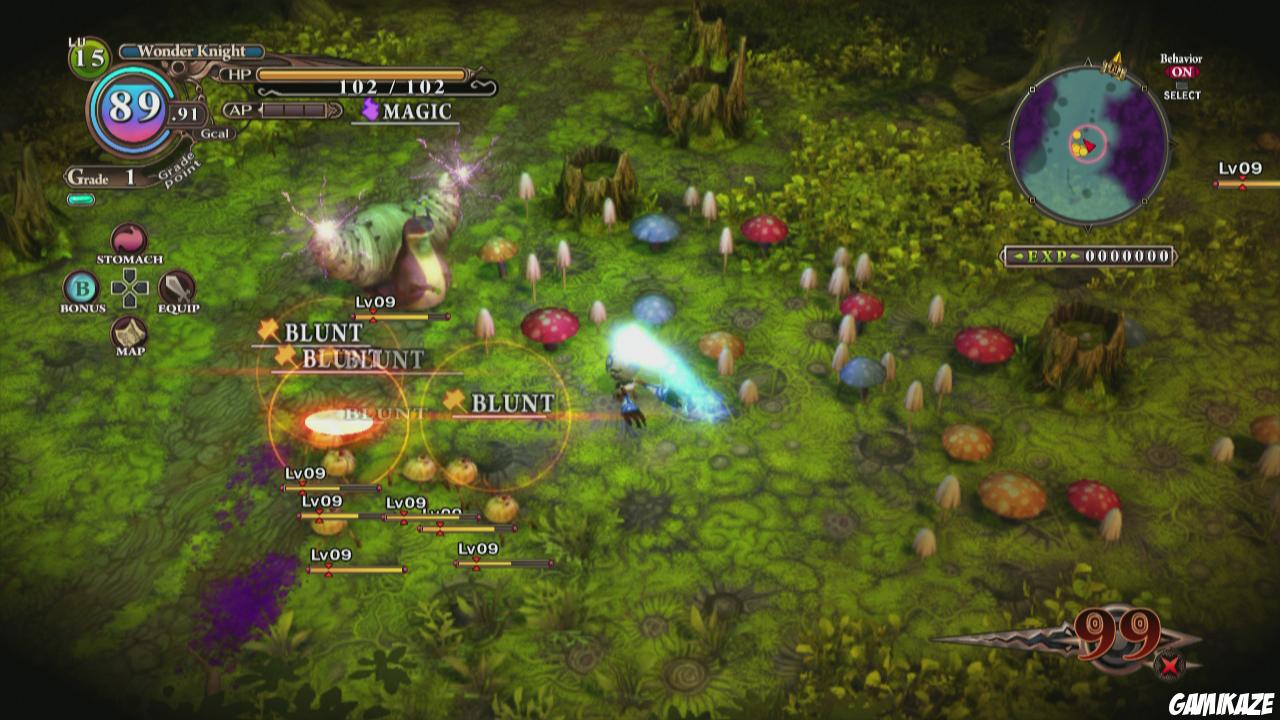Click the Bonus button icon
This screenshot has height=720, width=1280.
click(x=81, y=290)
